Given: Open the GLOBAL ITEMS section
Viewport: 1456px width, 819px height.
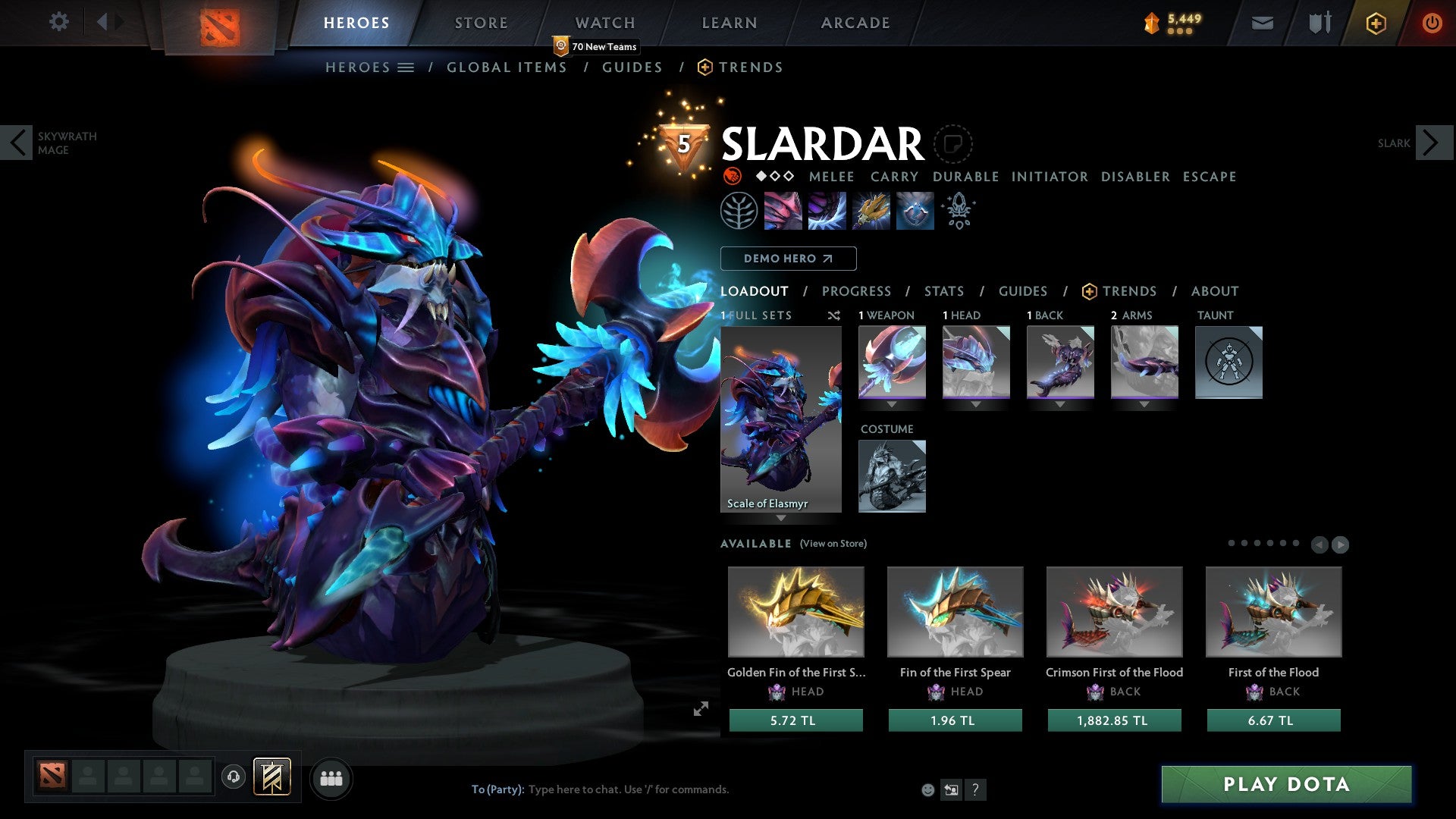Looking at the screenshot, I should click(x=507, y=67).
